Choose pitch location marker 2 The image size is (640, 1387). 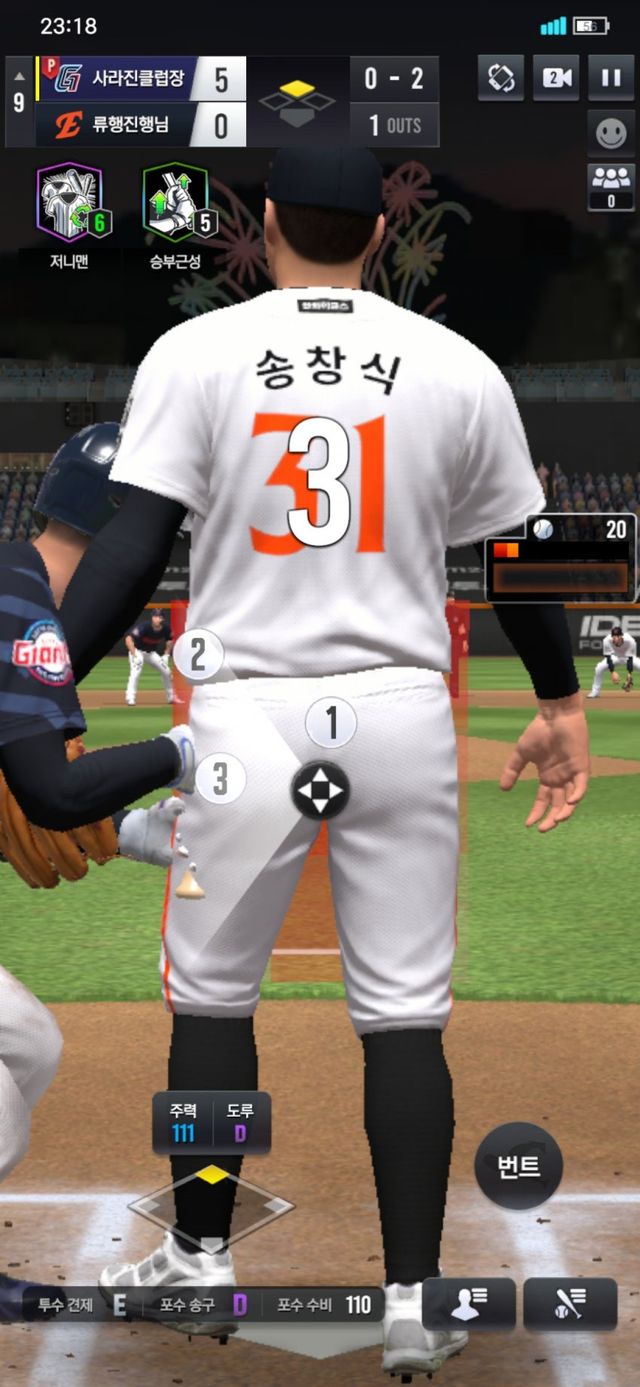(x=198, y=656)
